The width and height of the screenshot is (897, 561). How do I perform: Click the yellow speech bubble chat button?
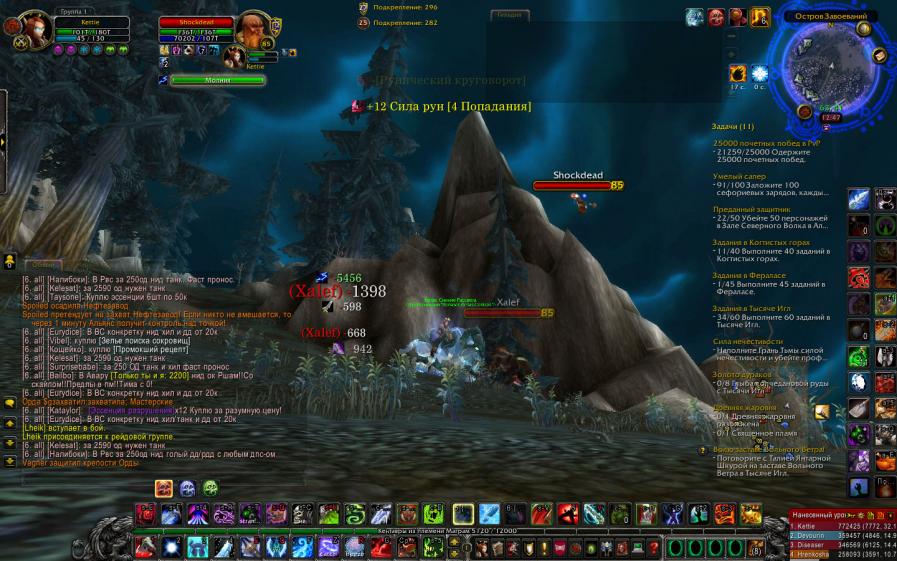[10, 402]
